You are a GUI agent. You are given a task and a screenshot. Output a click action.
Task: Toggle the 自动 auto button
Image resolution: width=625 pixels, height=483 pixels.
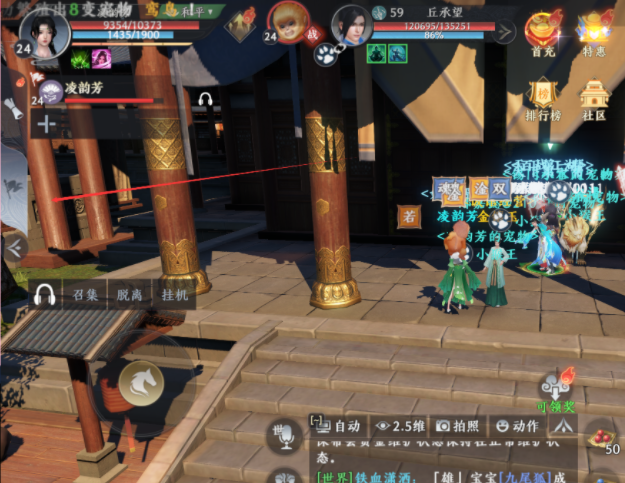[334, 425]
